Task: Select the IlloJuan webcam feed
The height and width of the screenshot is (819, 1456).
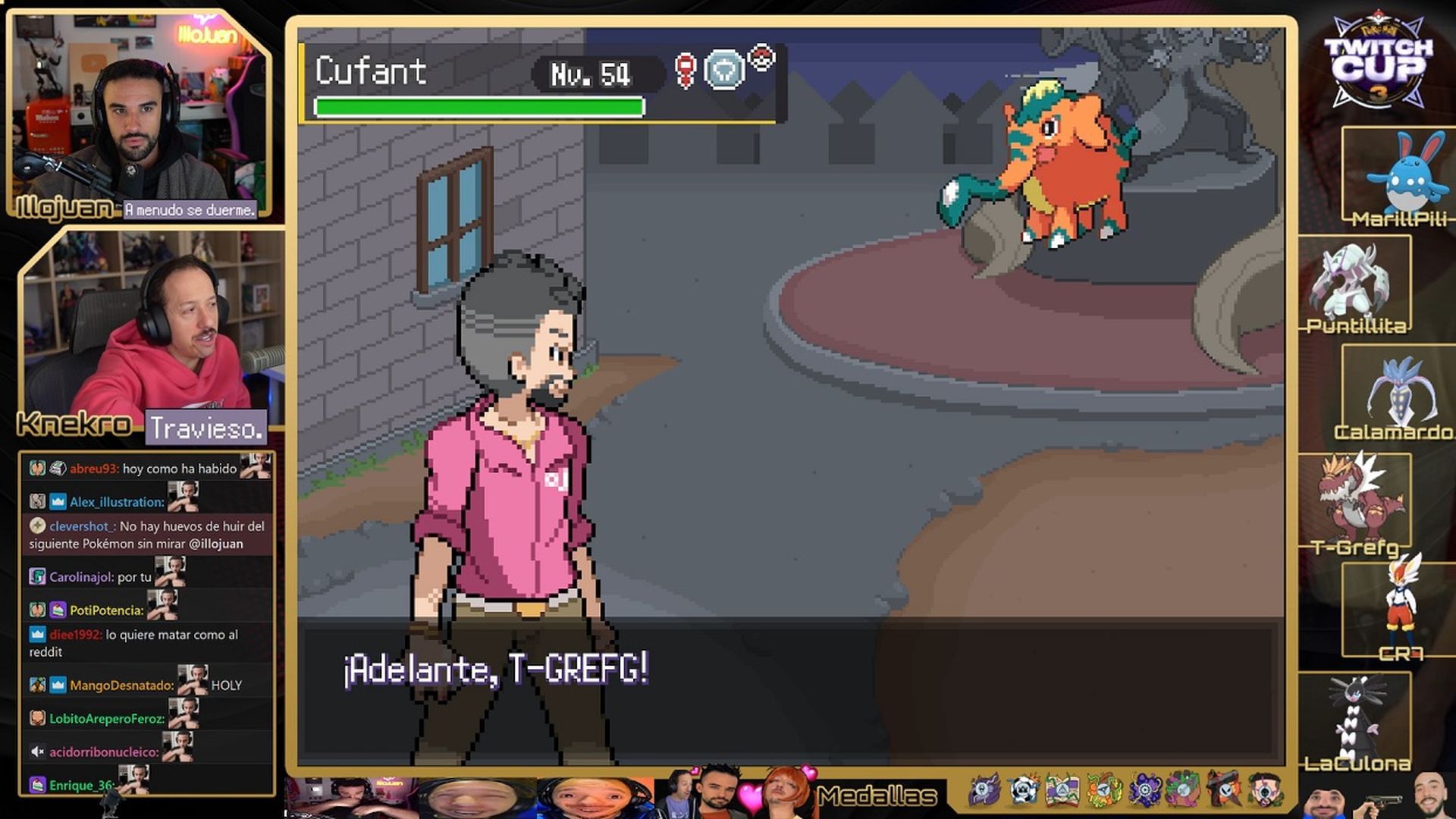Action: click(x=140, y=114)
